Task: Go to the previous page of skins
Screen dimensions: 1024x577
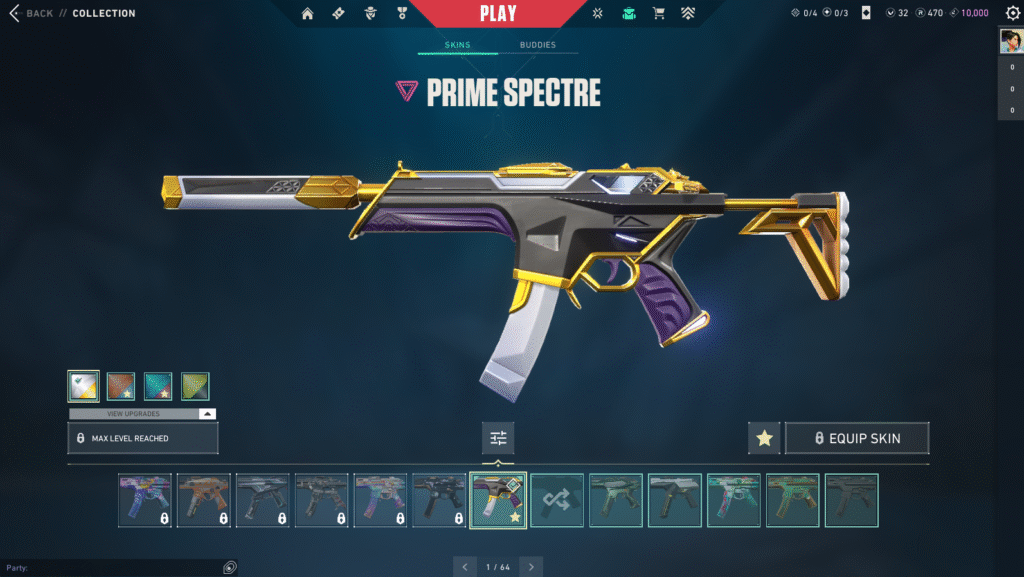Action: [x=465, y=567]
